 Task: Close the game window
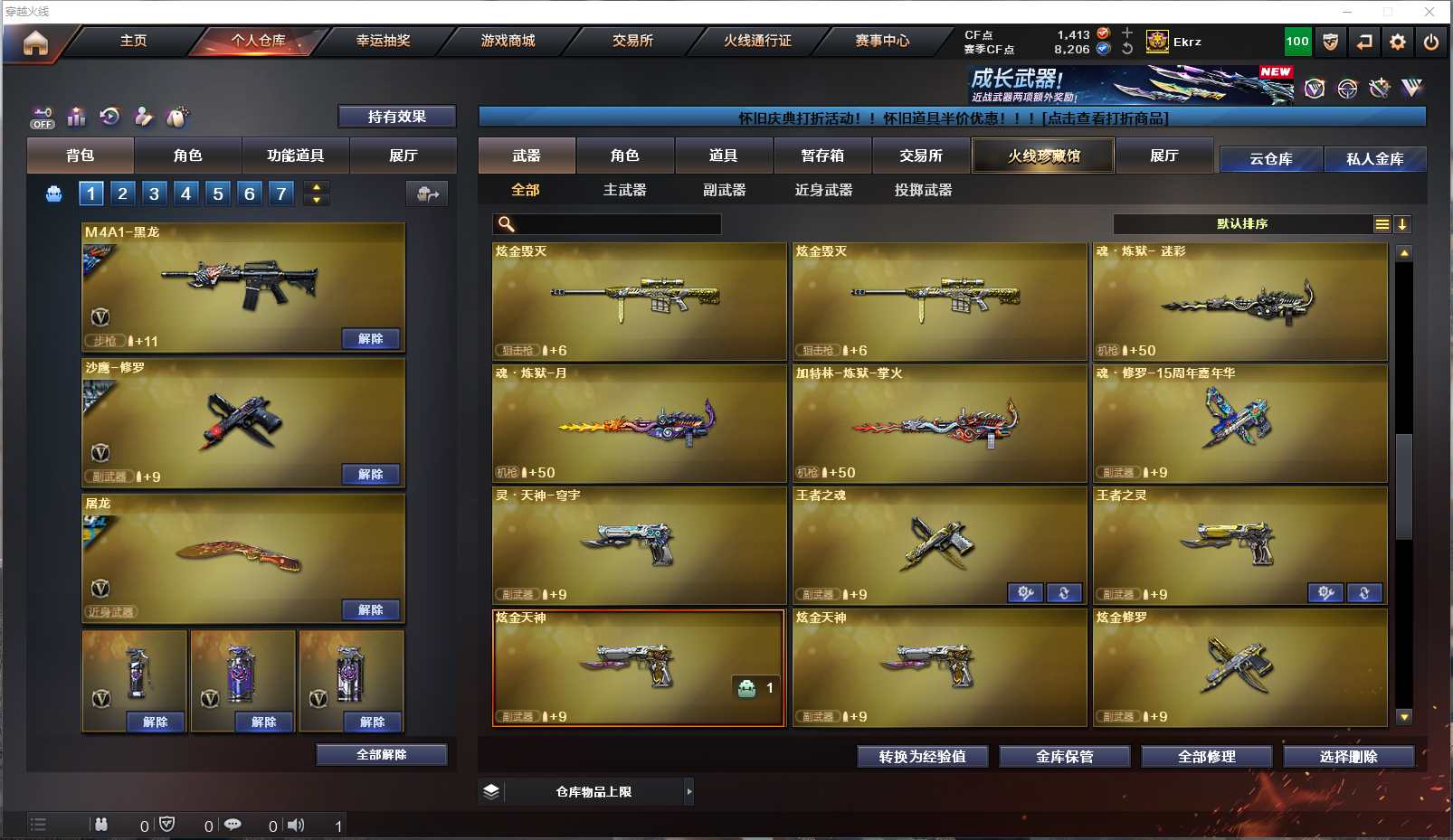pos(1429,12)
